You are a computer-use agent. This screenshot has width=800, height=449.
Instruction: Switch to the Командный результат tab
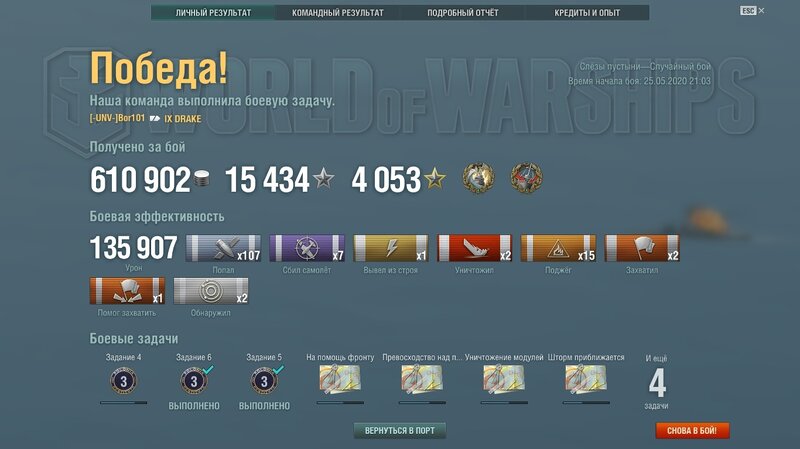pyautogui.click(x=337, y=13)
